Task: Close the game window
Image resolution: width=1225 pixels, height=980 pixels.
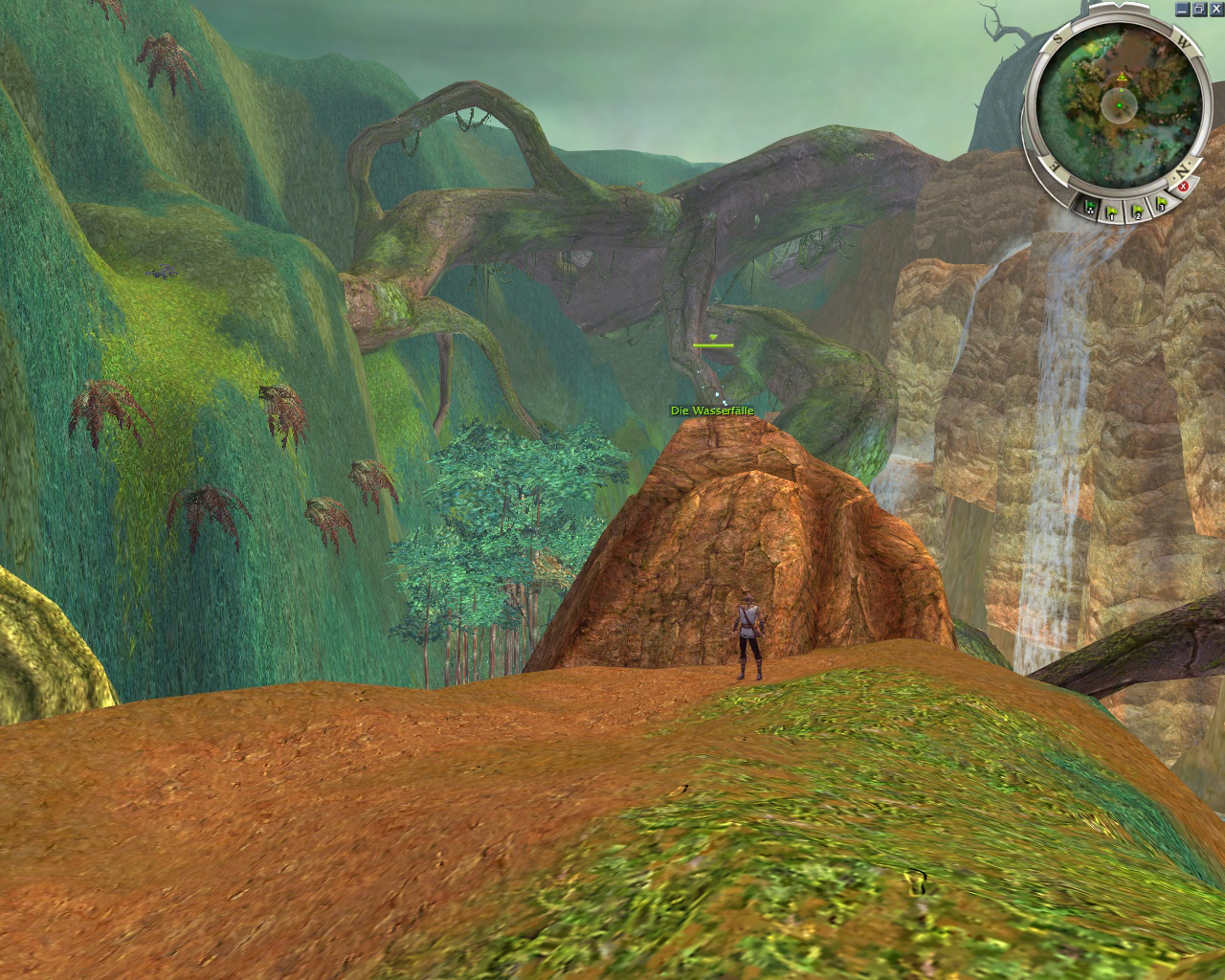Action: pos(1215,8)
